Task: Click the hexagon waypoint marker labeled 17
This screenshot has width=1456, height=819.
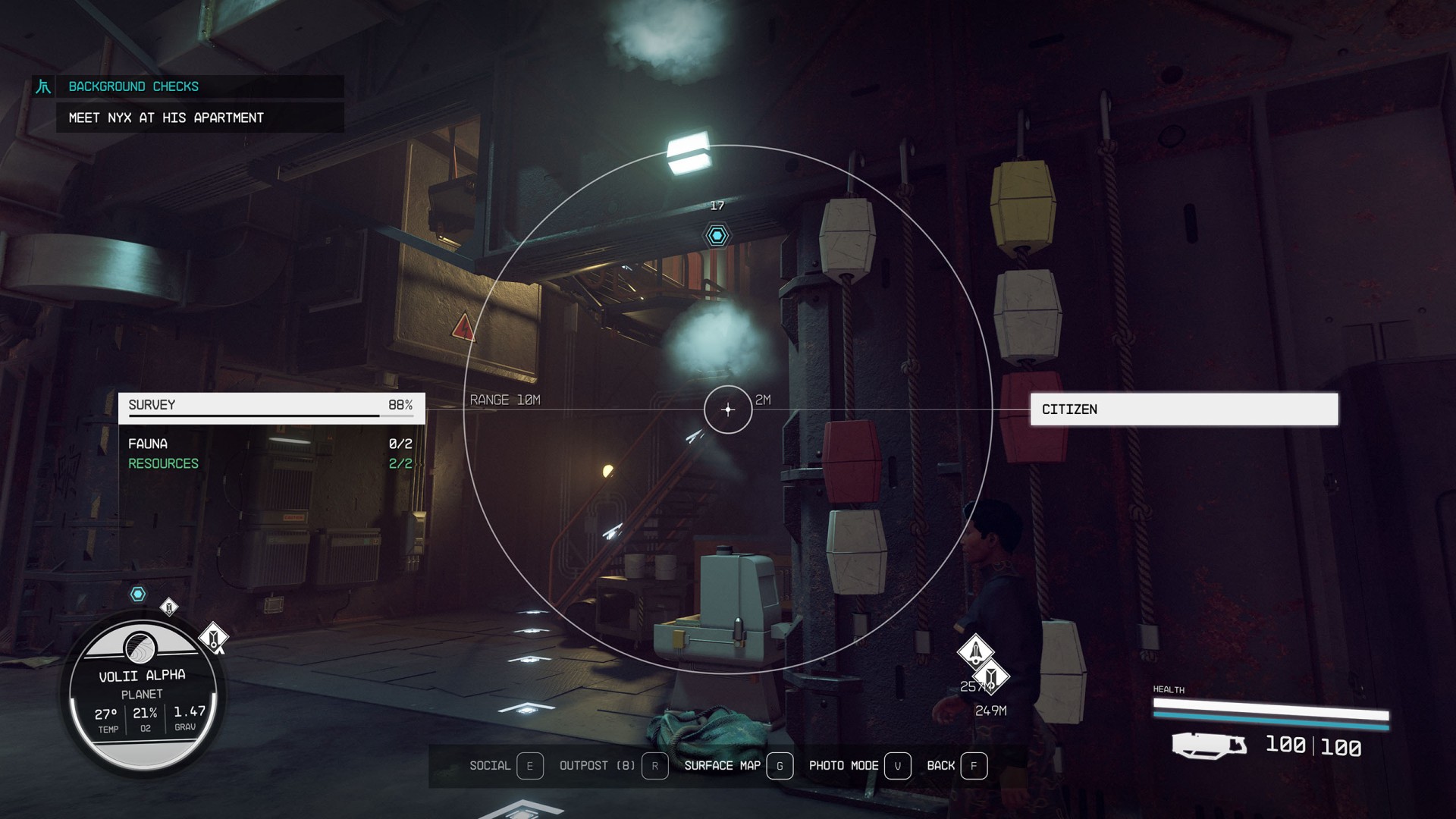Action: (x=717, y=235)
